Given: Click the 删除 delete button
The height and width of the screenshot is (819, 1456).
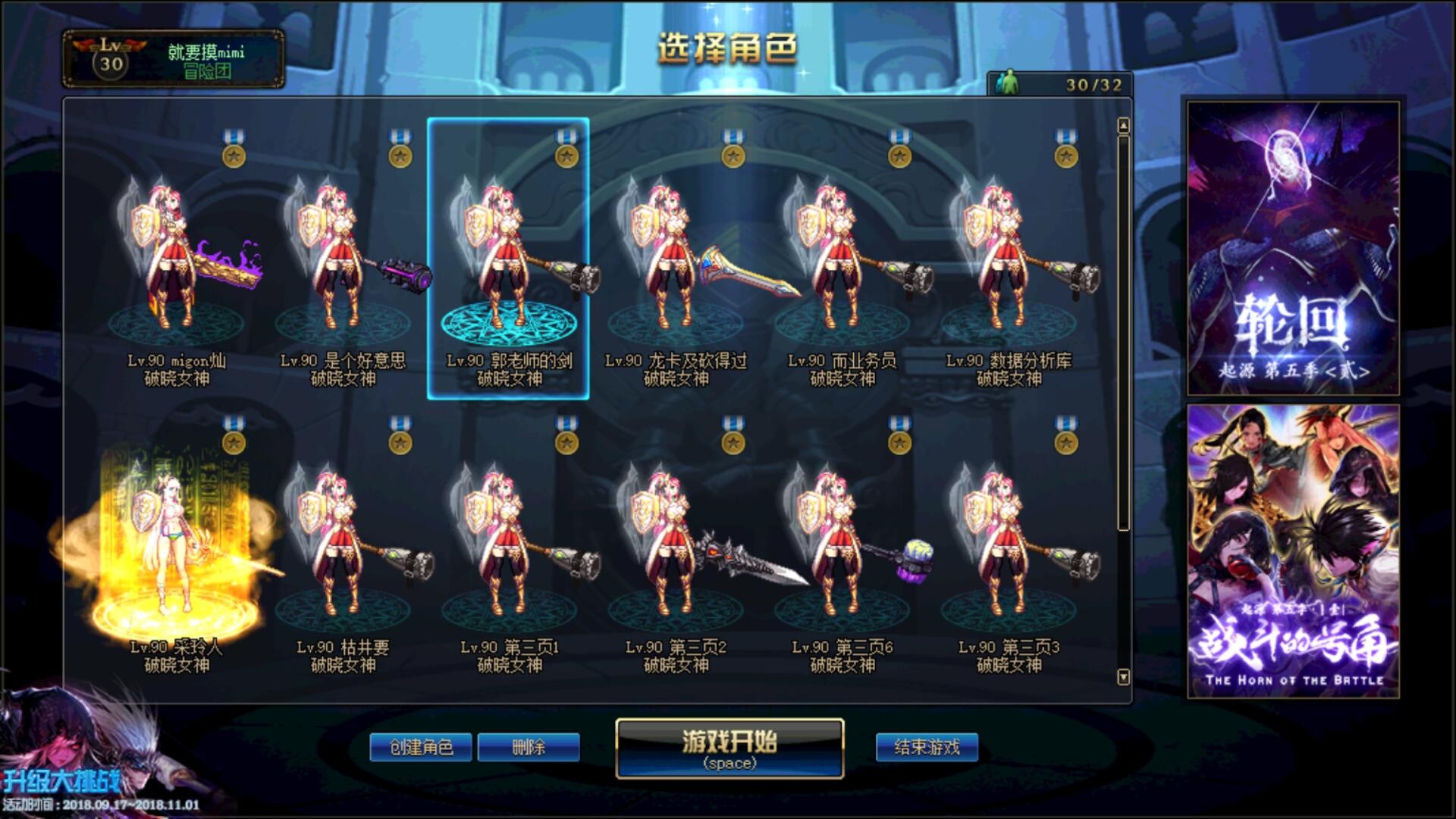Looking at the screenshot, I should tap(529, 747).
